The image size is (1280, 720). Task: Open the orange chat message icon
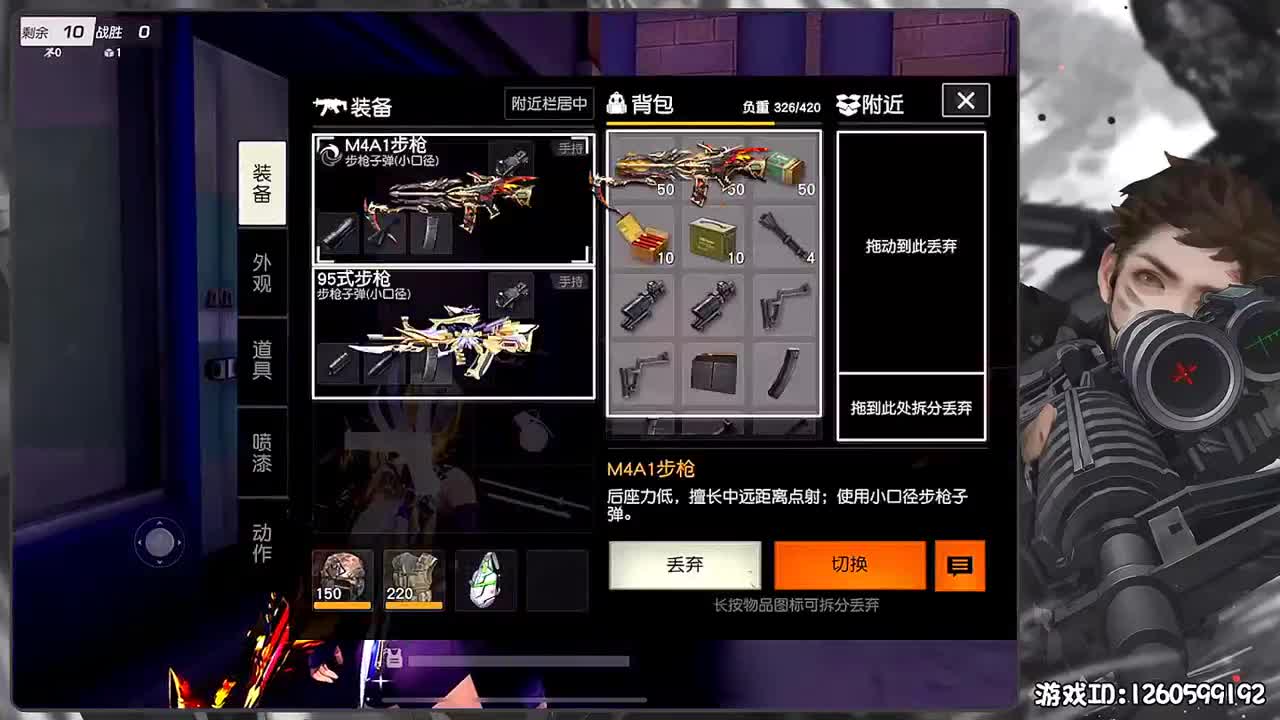tap(959, 565)
